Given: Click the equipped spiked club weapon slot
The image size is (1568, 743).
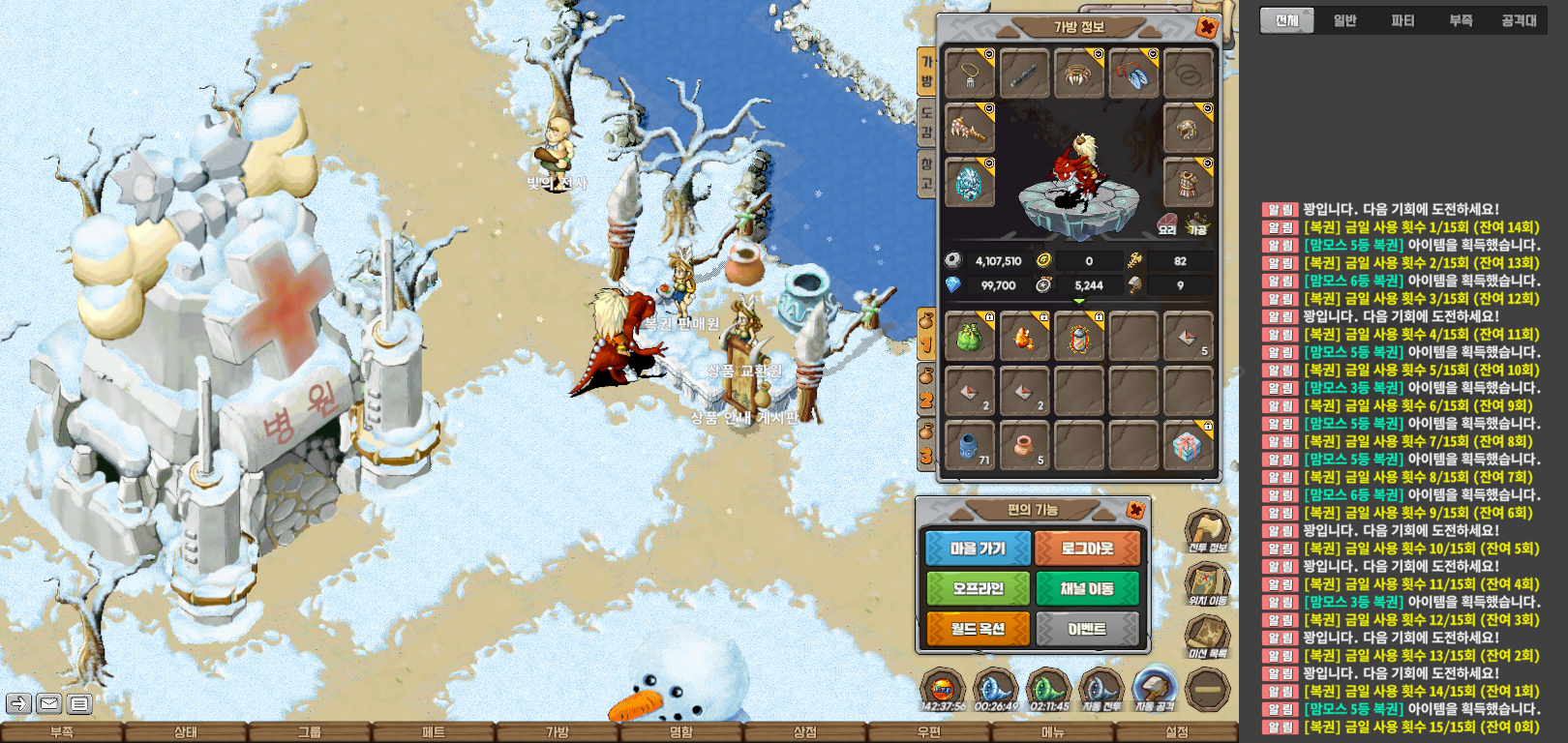Looking at the screenshot, I should click(x=969, y=128).
